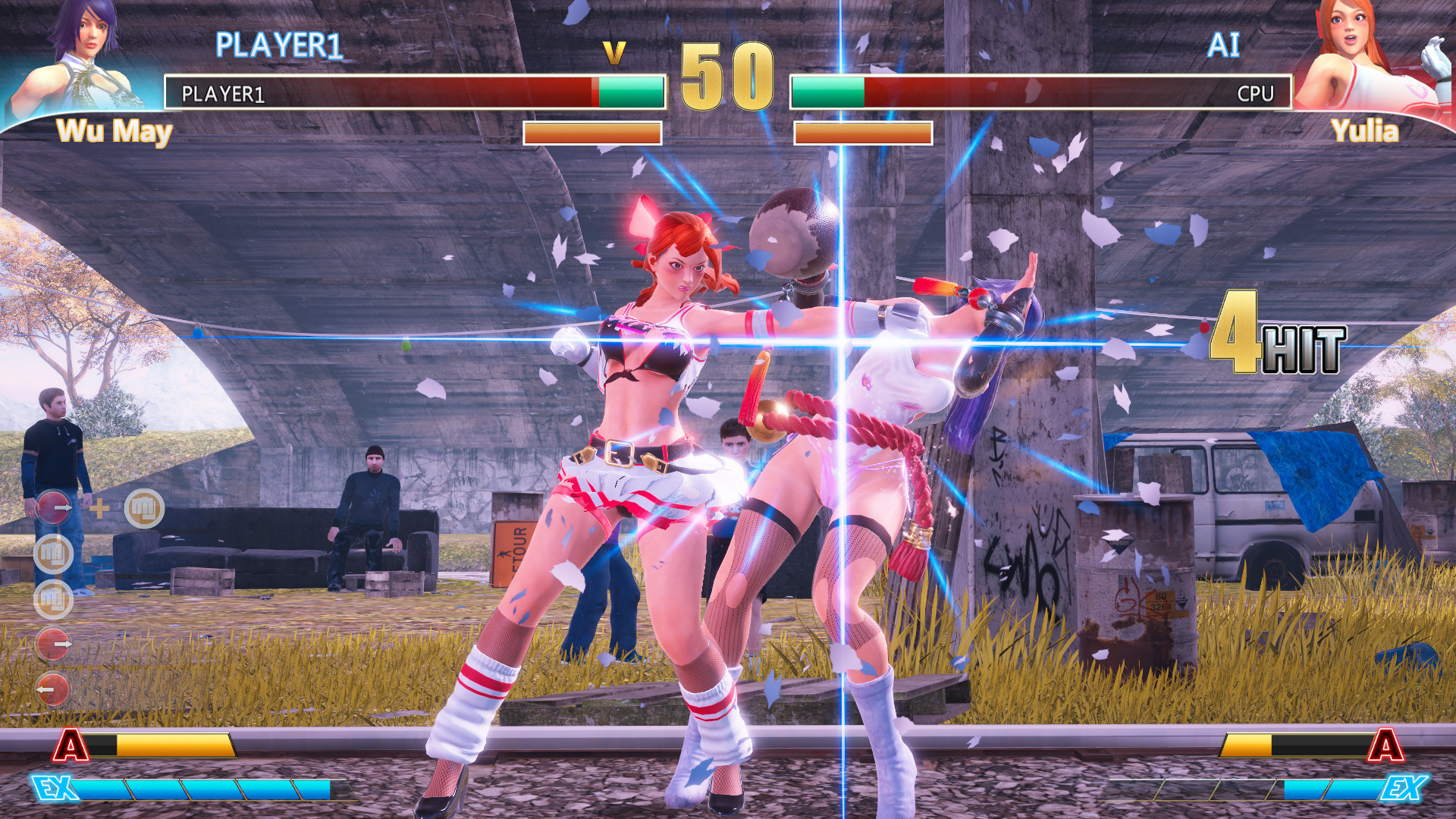Screen dimensions: 1456x819
Task: Select the second punch icon in the input list
Action: [x=55, y=552]
